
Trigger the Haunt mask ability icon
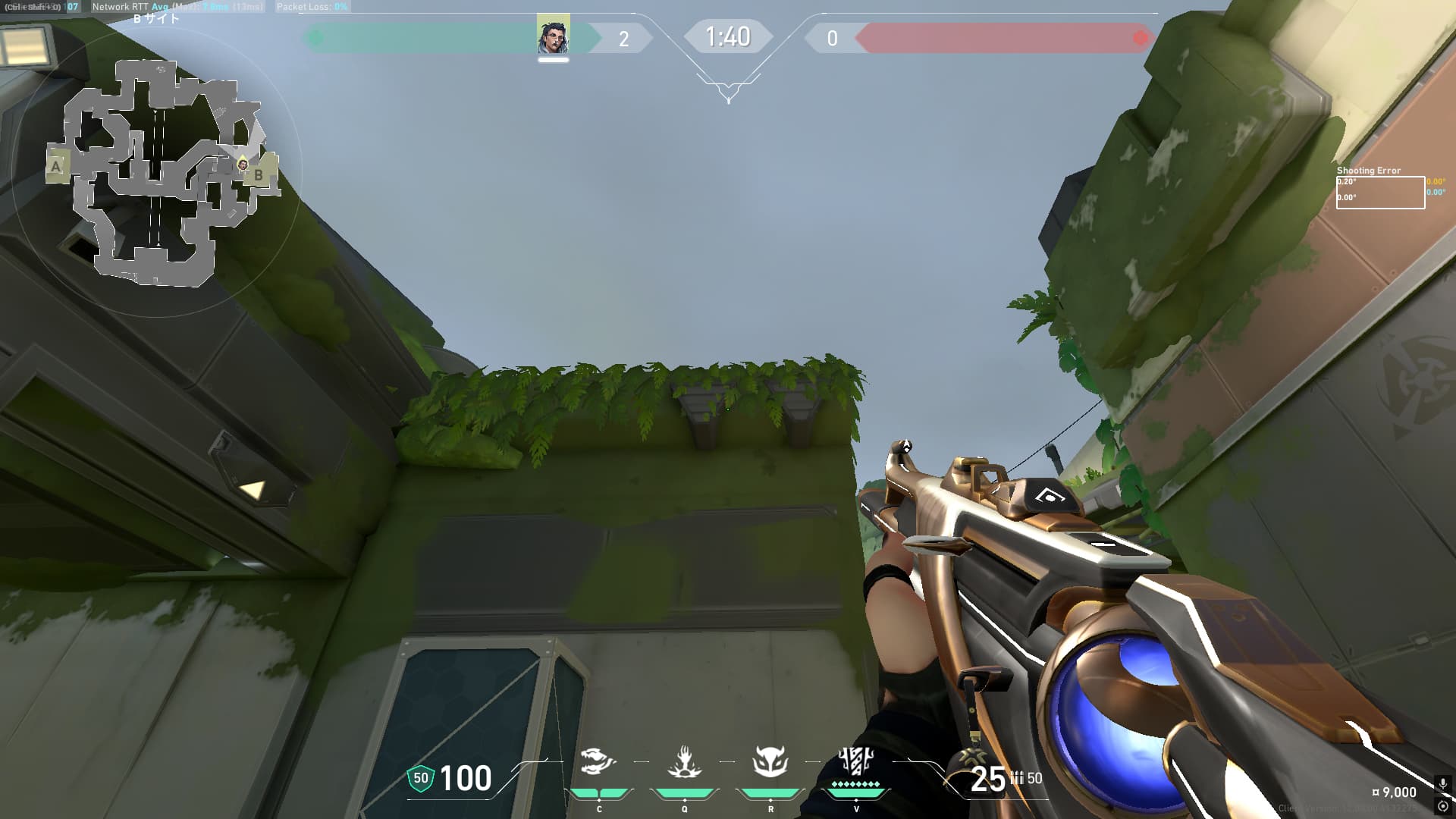[x=770, y=761]
